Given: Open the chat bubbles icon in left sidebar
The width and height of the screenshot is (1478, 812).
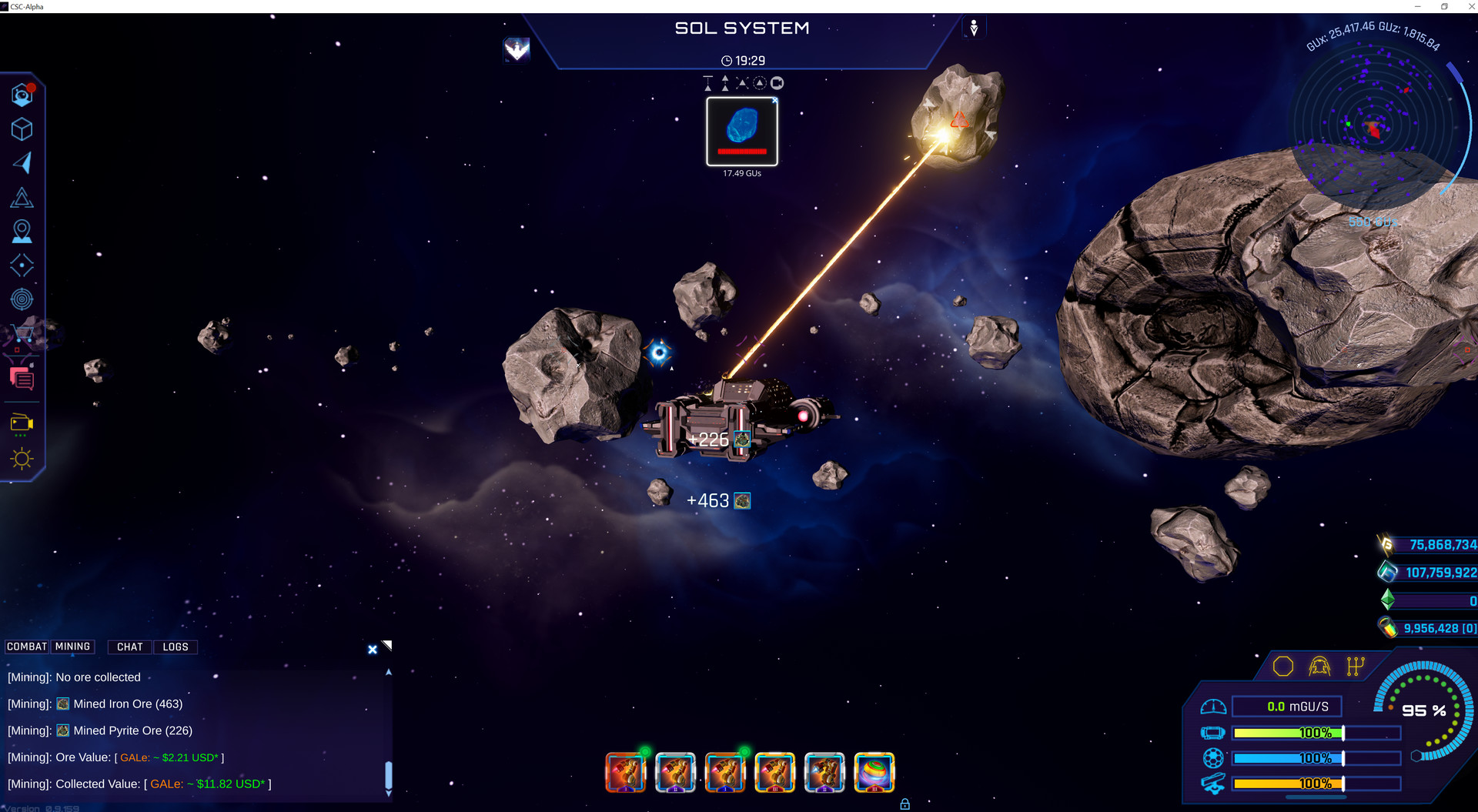Looking at the screenshot, I should (x=22, y=379).
